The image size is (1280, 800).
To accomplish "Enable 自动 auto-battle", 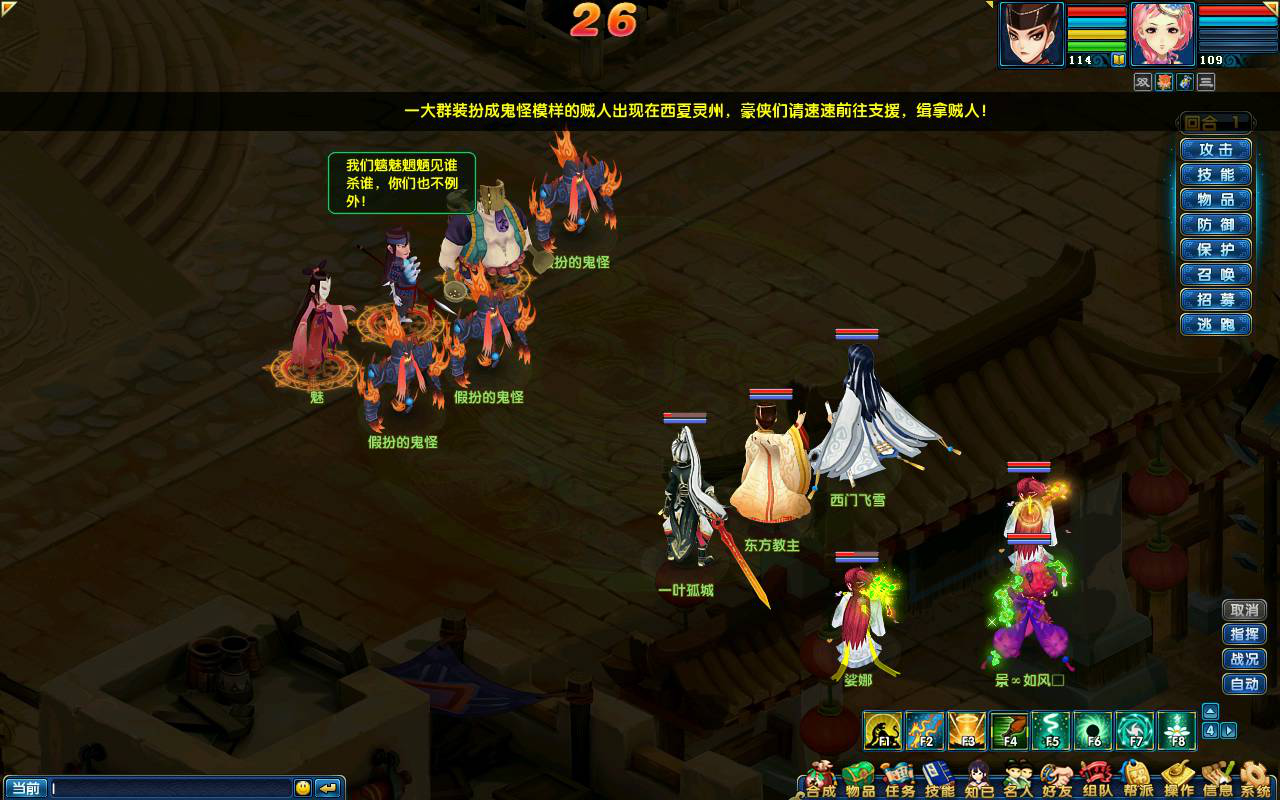I will 1244,685.
